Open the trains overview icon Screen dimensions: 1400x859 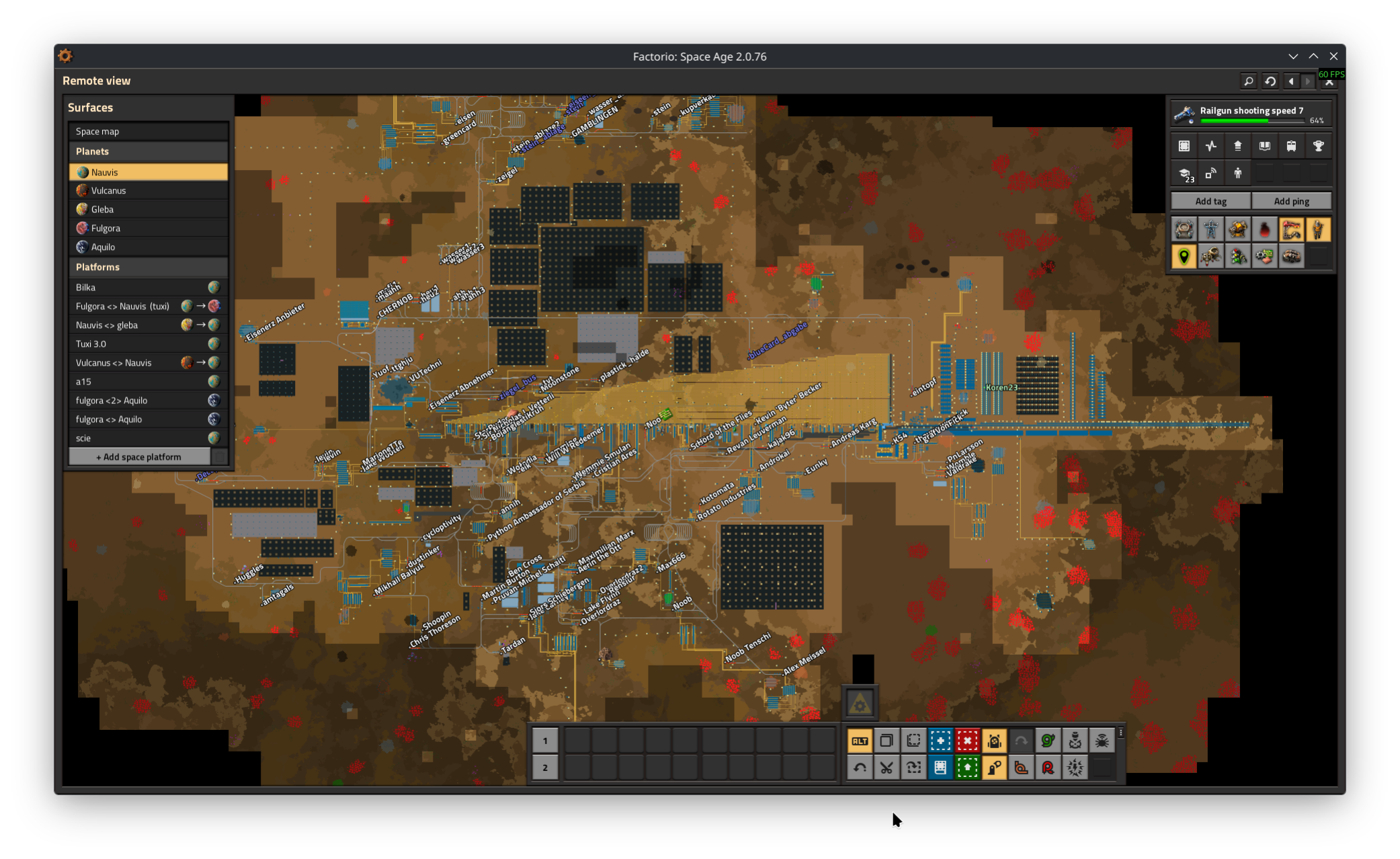1291,146
